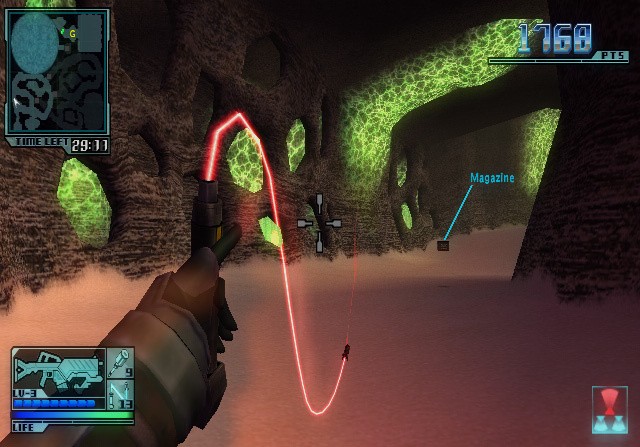
Task: Choose the syringe item icon showing 13
Action: pyautogui.click(x=119, y=391)
